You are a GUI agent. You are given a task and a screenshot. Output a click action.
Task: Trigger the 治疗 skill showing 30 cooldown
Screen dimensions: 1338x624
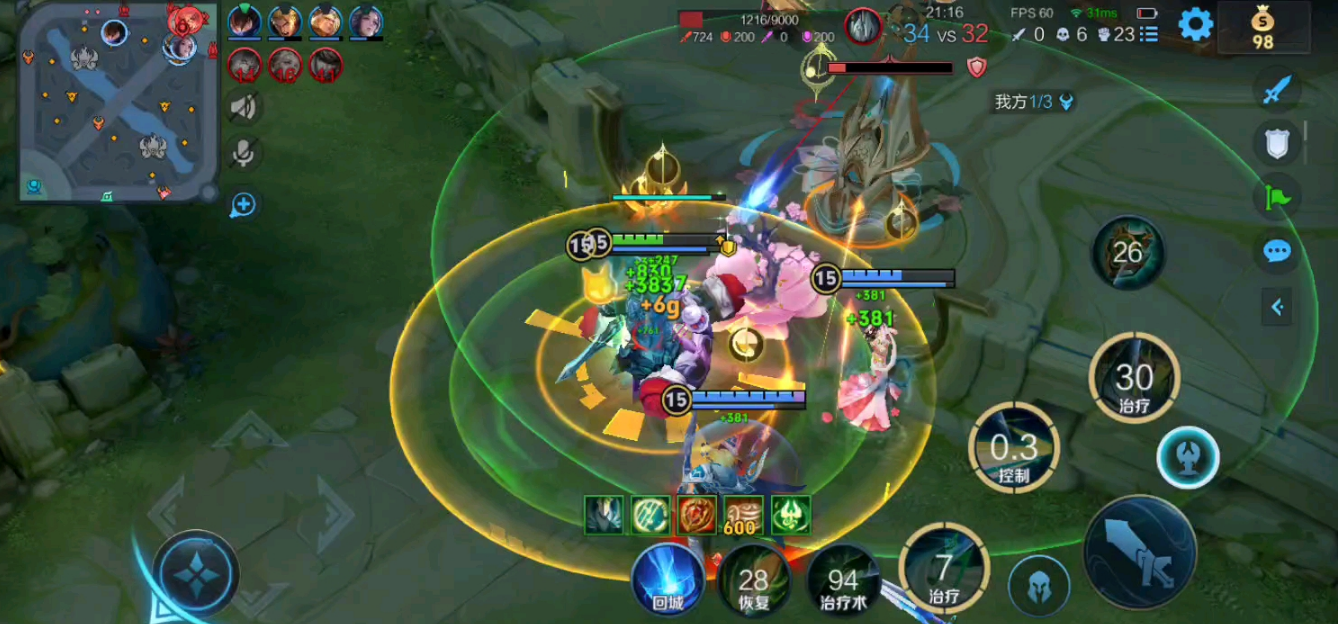[x=1134, y=378]
